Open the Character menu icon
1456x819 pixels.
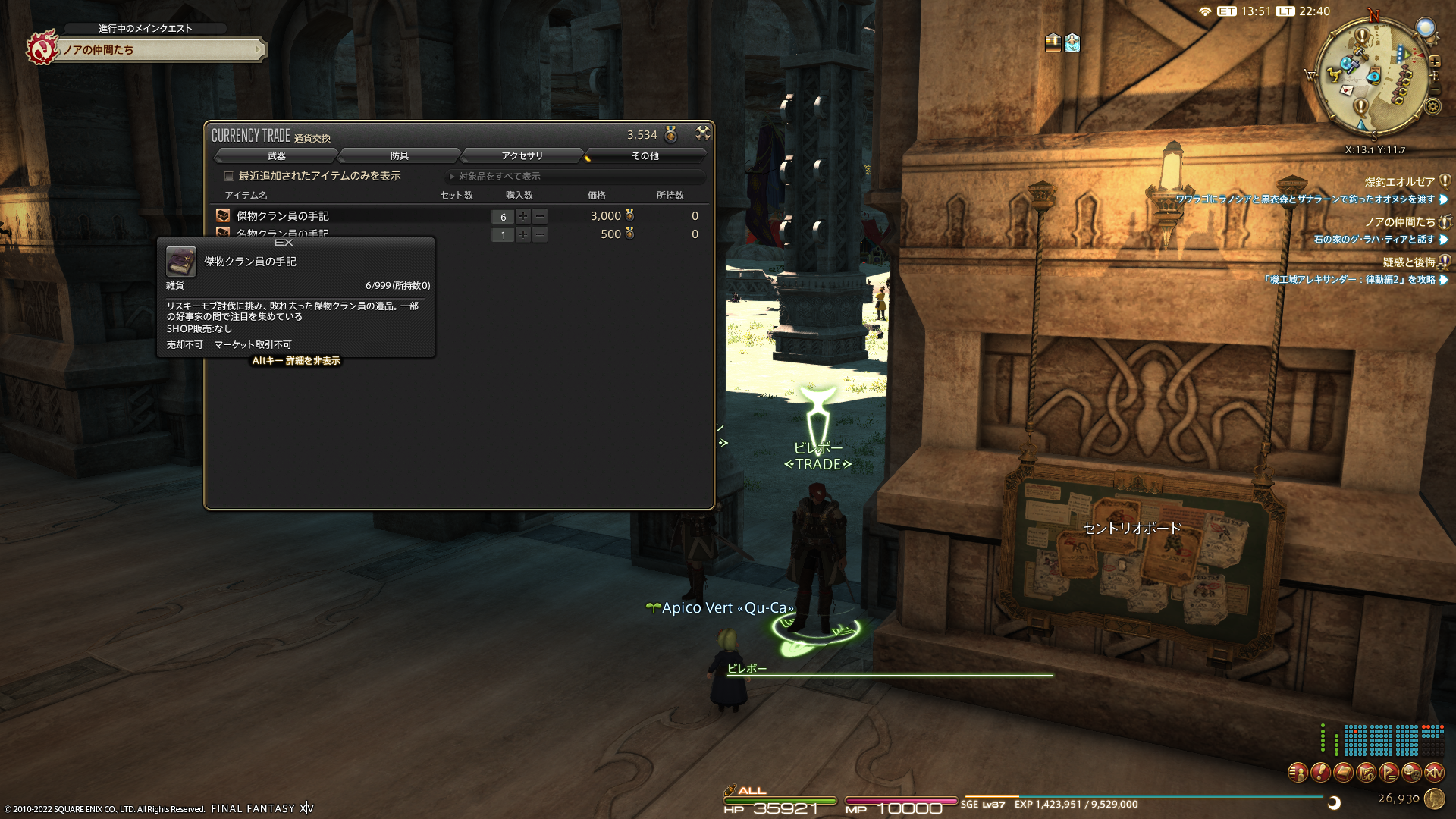pyautogui.click(x=1298, y=773)
